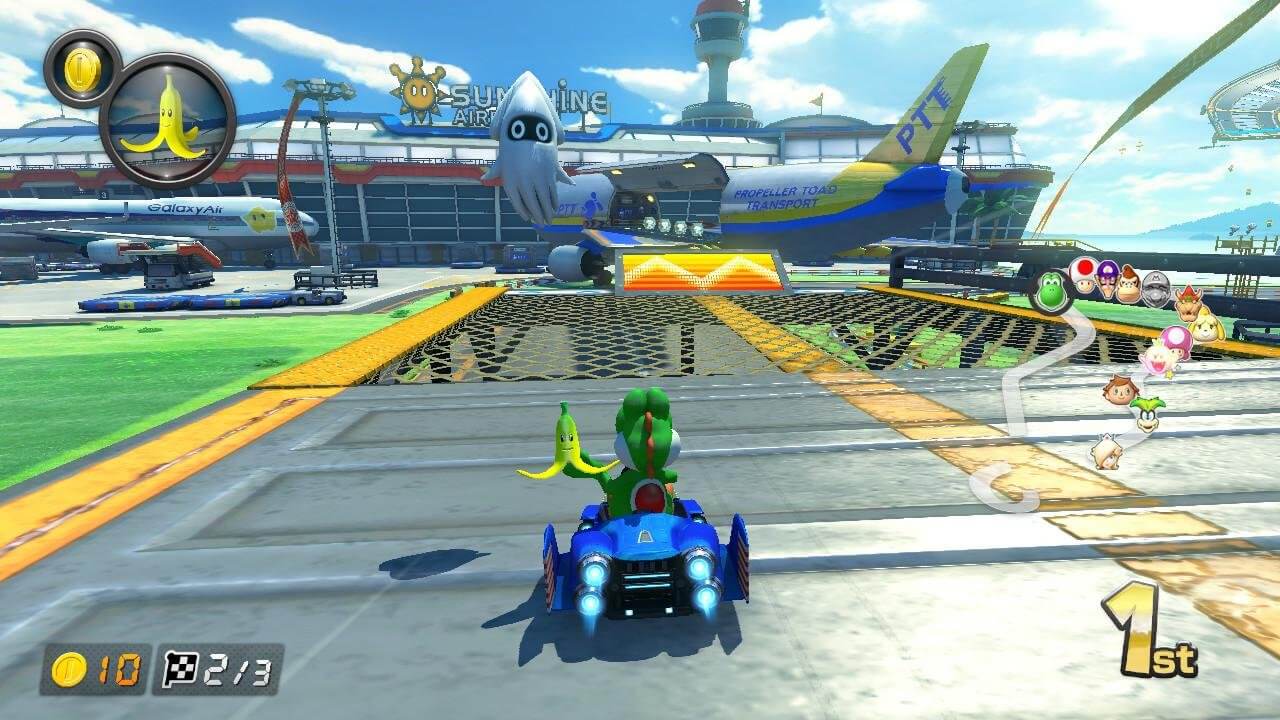The width and height of the screenshot is (1280, 720).
Task: Select Toad's icon on the minimap
Action: coord(1083,278)
